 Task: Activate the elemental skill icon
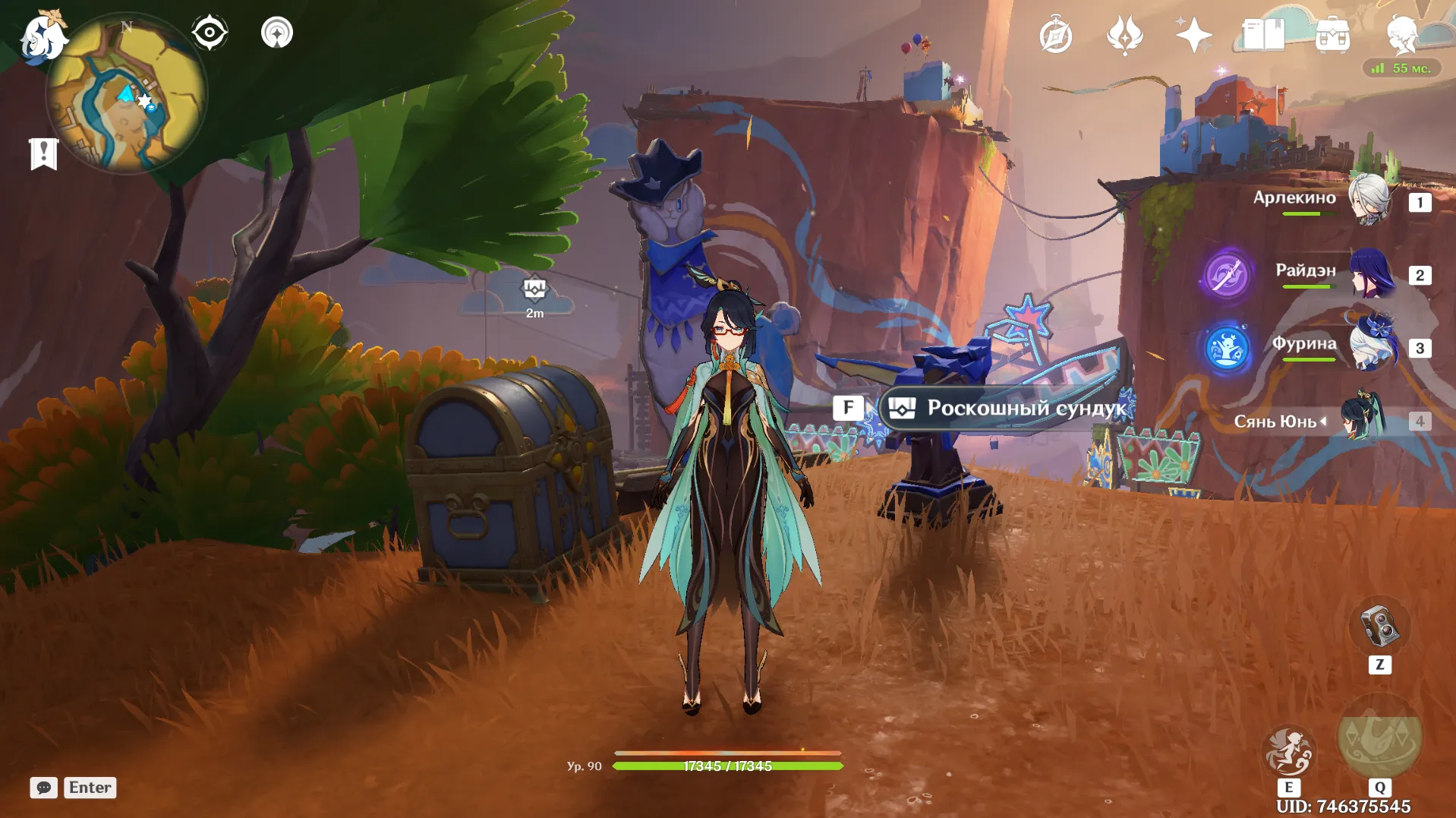click(1288, 751)
